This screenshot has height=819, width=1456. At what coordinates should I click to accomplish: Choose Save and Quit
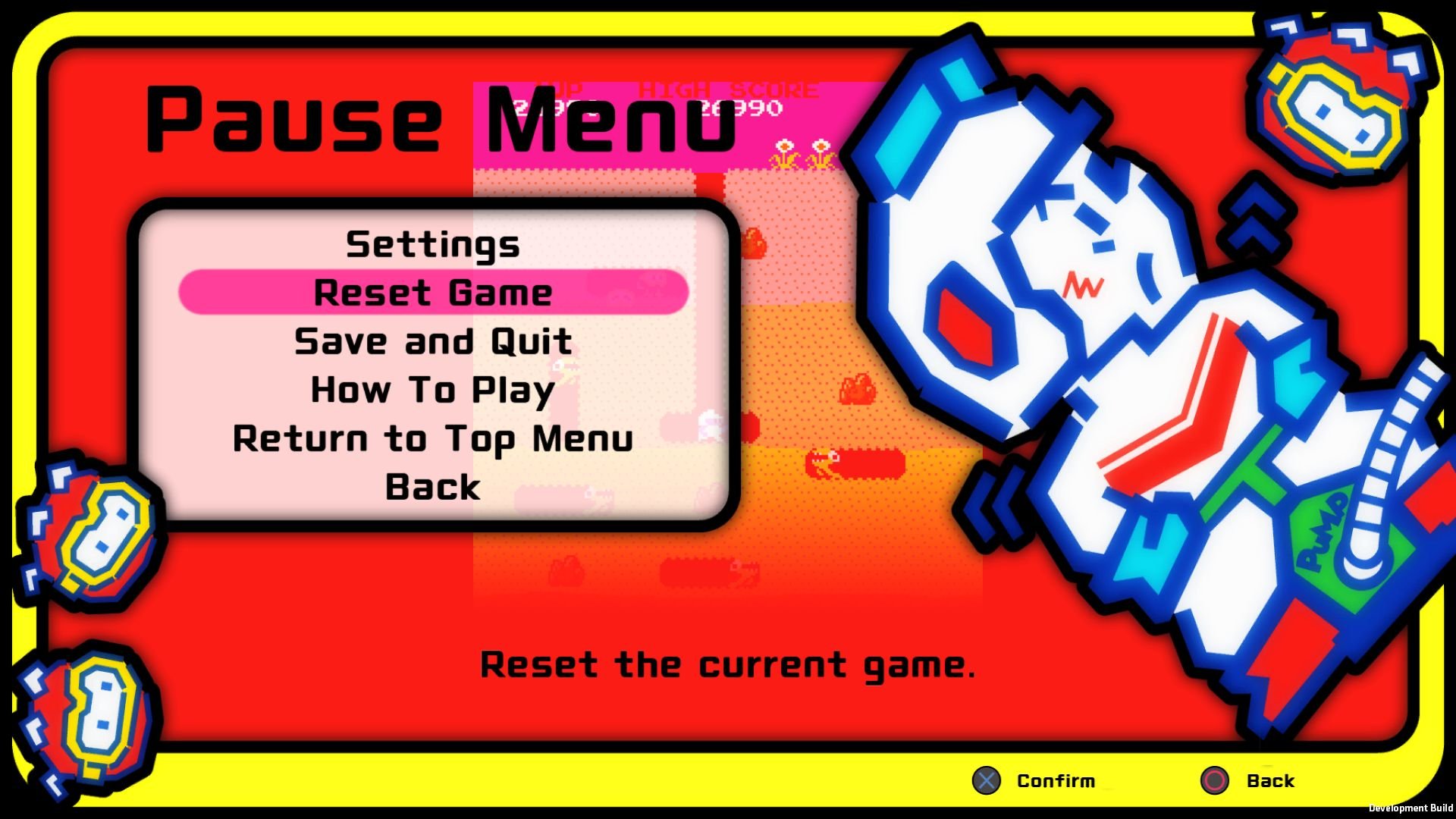pos(432,341)
